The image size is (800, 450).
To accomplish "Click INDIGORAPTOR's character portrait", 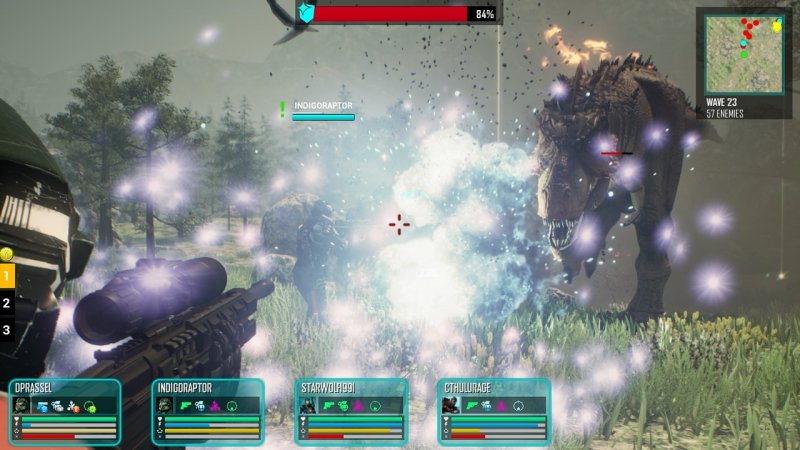I will pyautogui.click(x=165, y=406).
